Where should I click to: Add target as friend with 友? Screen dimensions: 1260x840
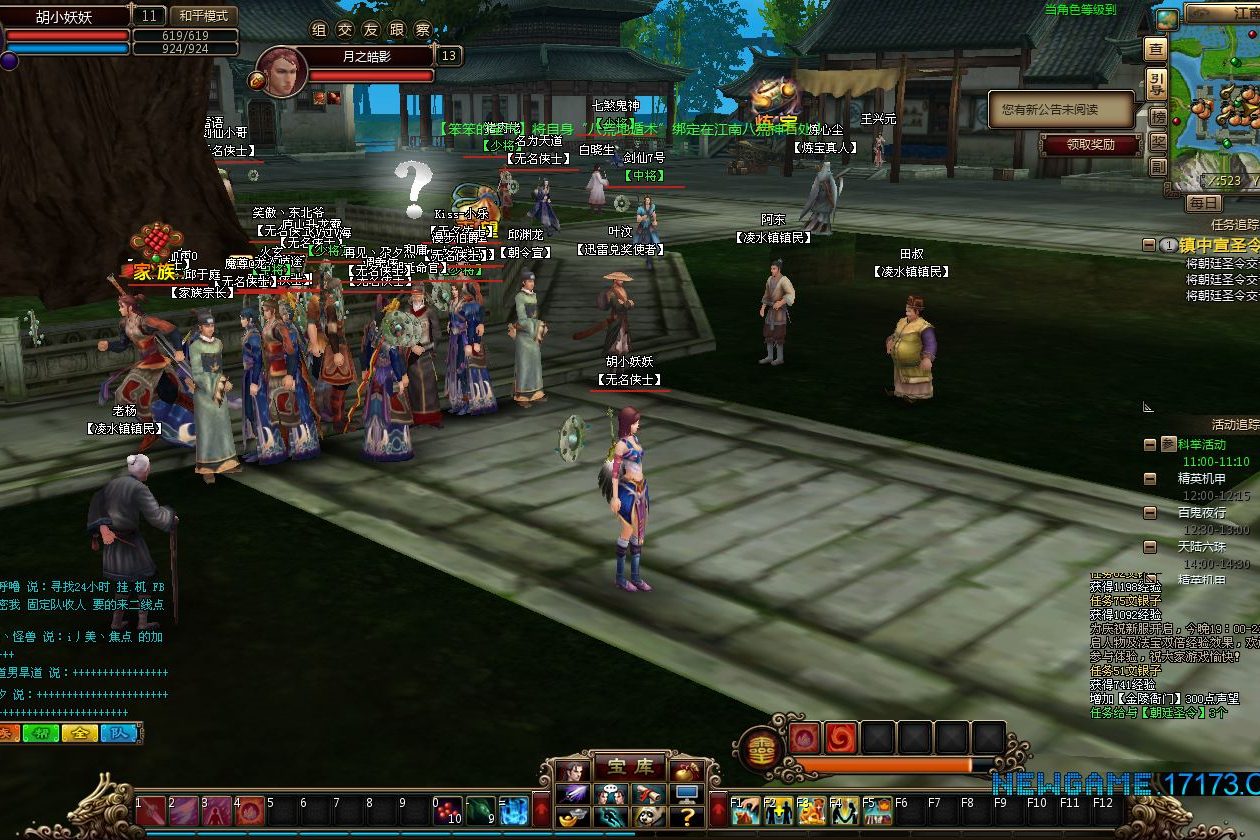point(371,30)
